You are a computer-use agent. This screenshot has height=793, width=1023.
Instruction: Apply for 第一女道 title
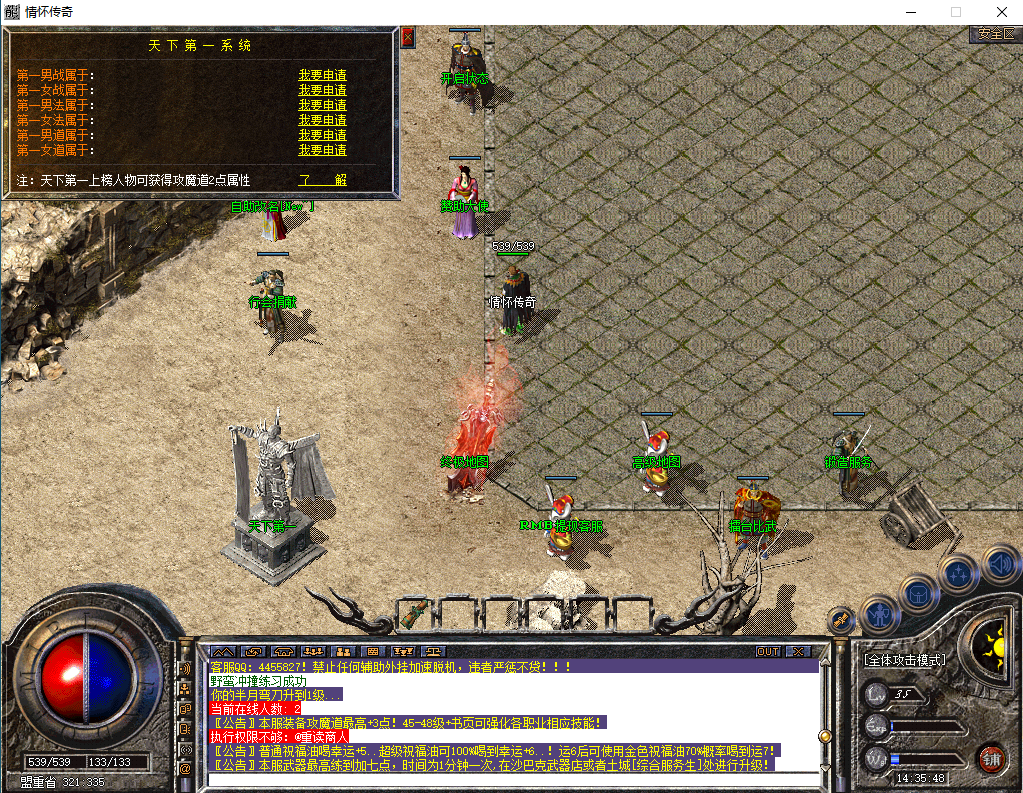point(322,150)
